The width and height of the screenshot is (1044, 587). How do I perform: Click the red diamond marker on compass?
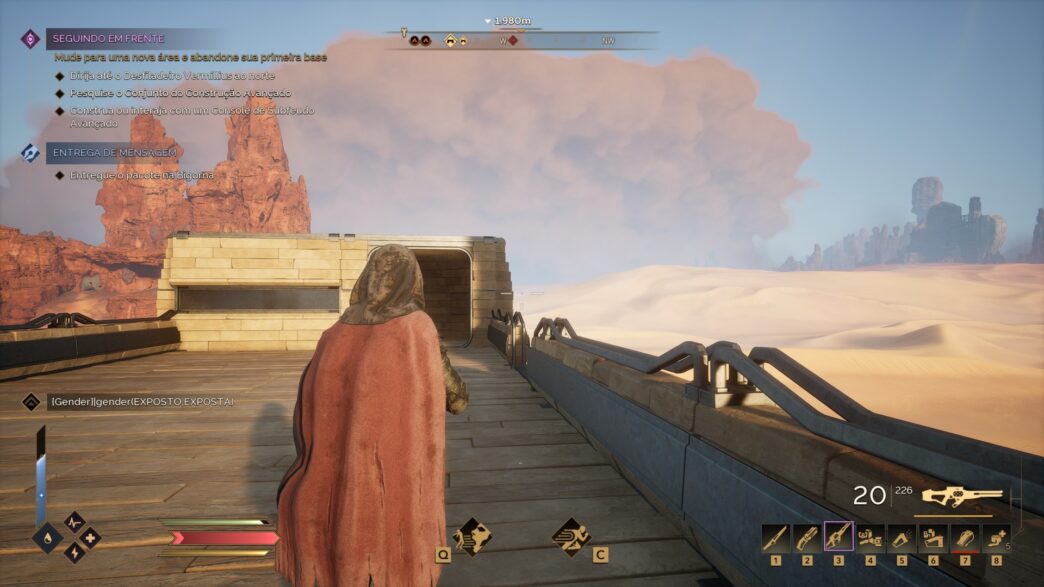click(513, 41)
